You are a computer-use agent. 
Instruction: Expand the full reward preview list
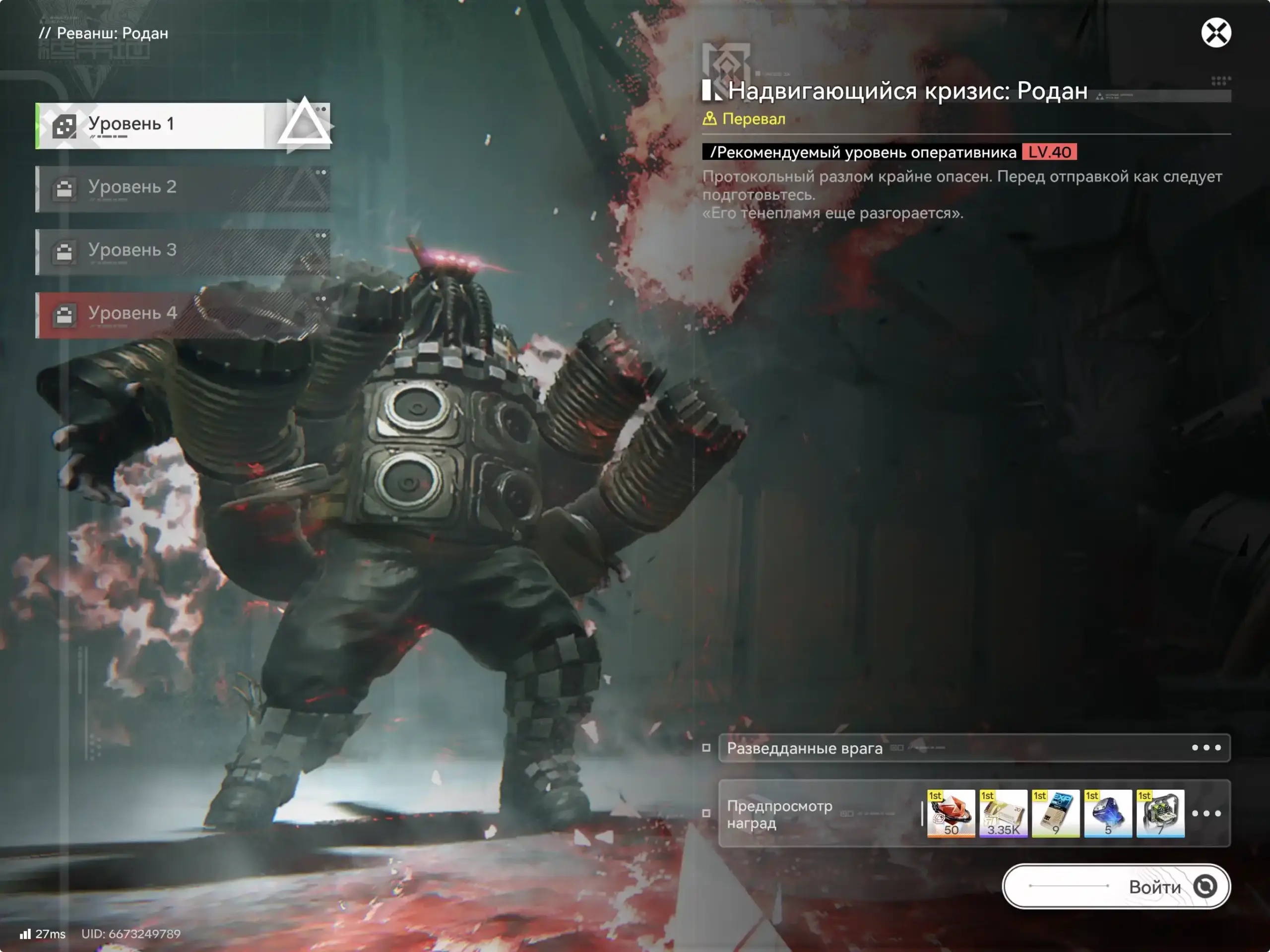[x=1206, y=813]
